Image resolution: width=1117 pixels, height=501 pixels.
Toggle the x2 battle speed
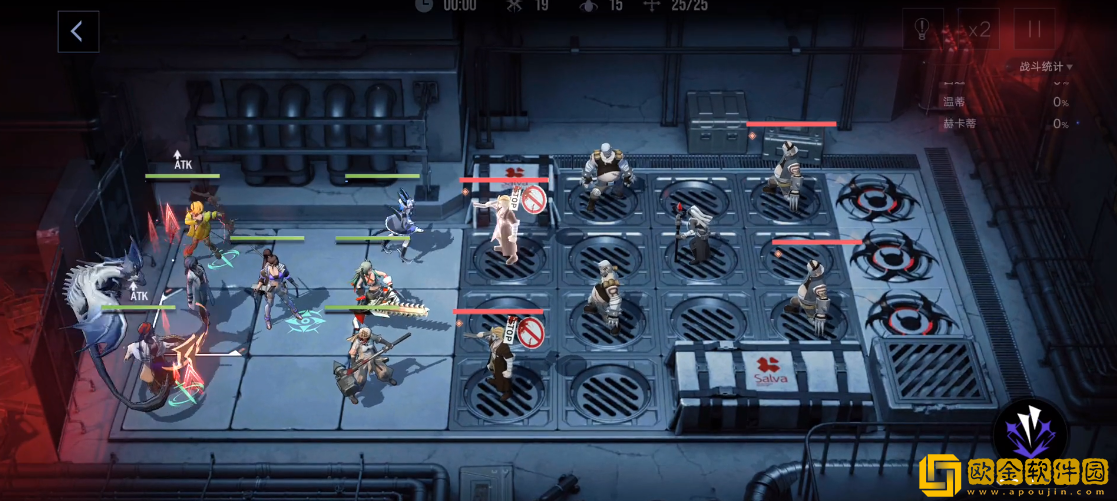pyautogui.click(x=977, y=30)
